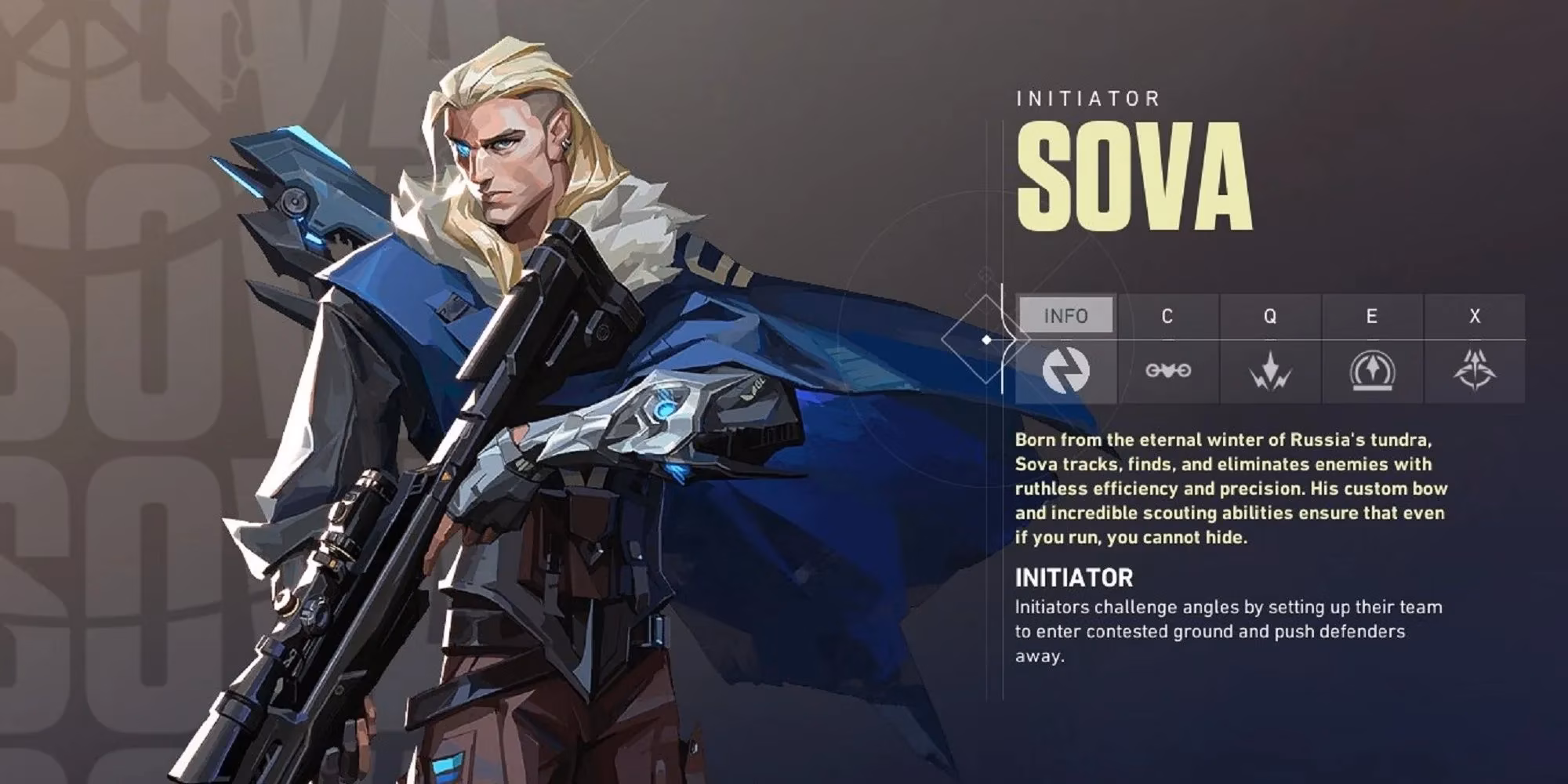Screen dimensions: 1568x784
Task: Switch to the C ability tab
Action: click(x=1167, y=316)
